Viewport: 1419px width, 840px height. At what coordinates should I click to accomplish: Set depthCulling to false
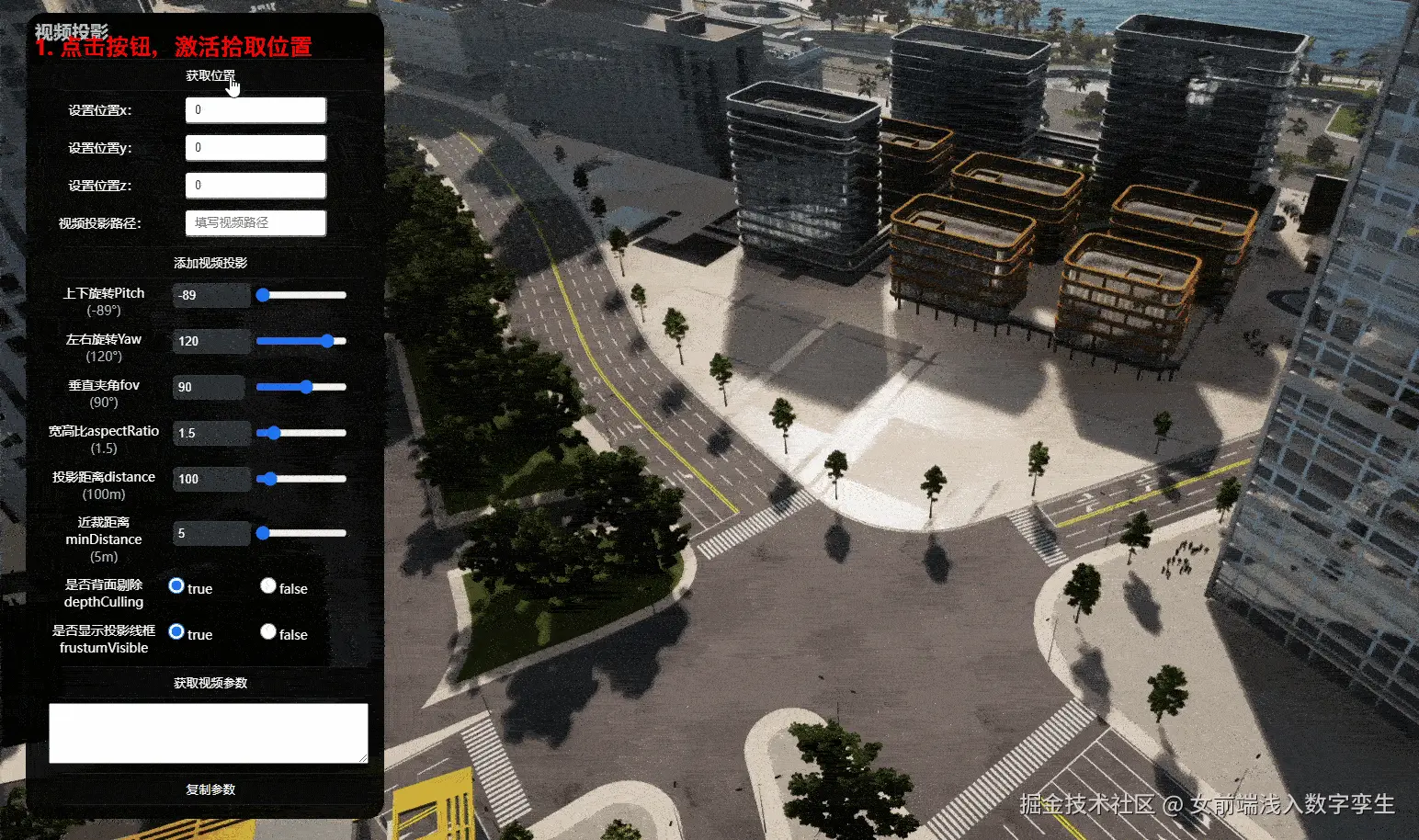[x=268, y=585]
